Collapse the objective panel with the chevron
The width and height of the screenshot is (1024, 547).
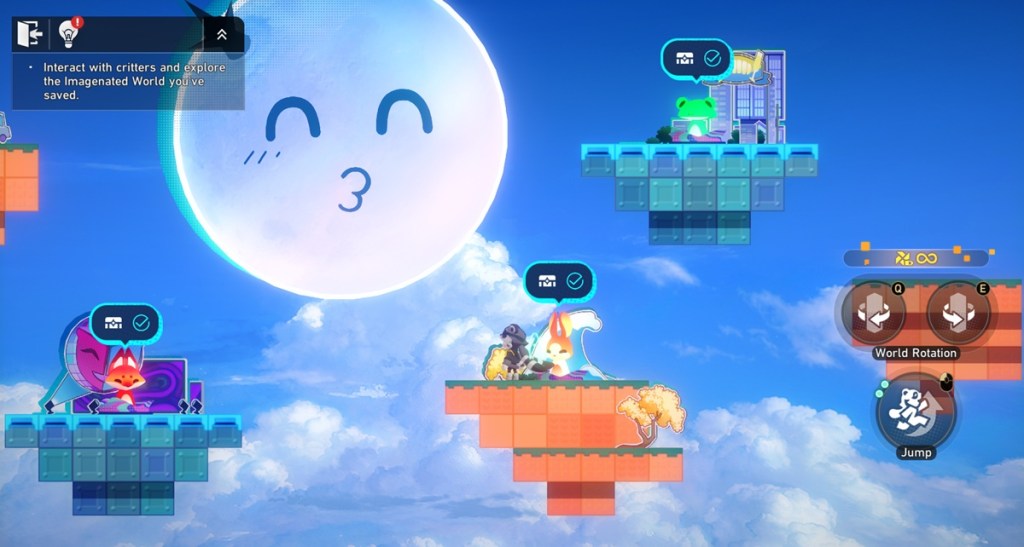[x=222, y=35]
